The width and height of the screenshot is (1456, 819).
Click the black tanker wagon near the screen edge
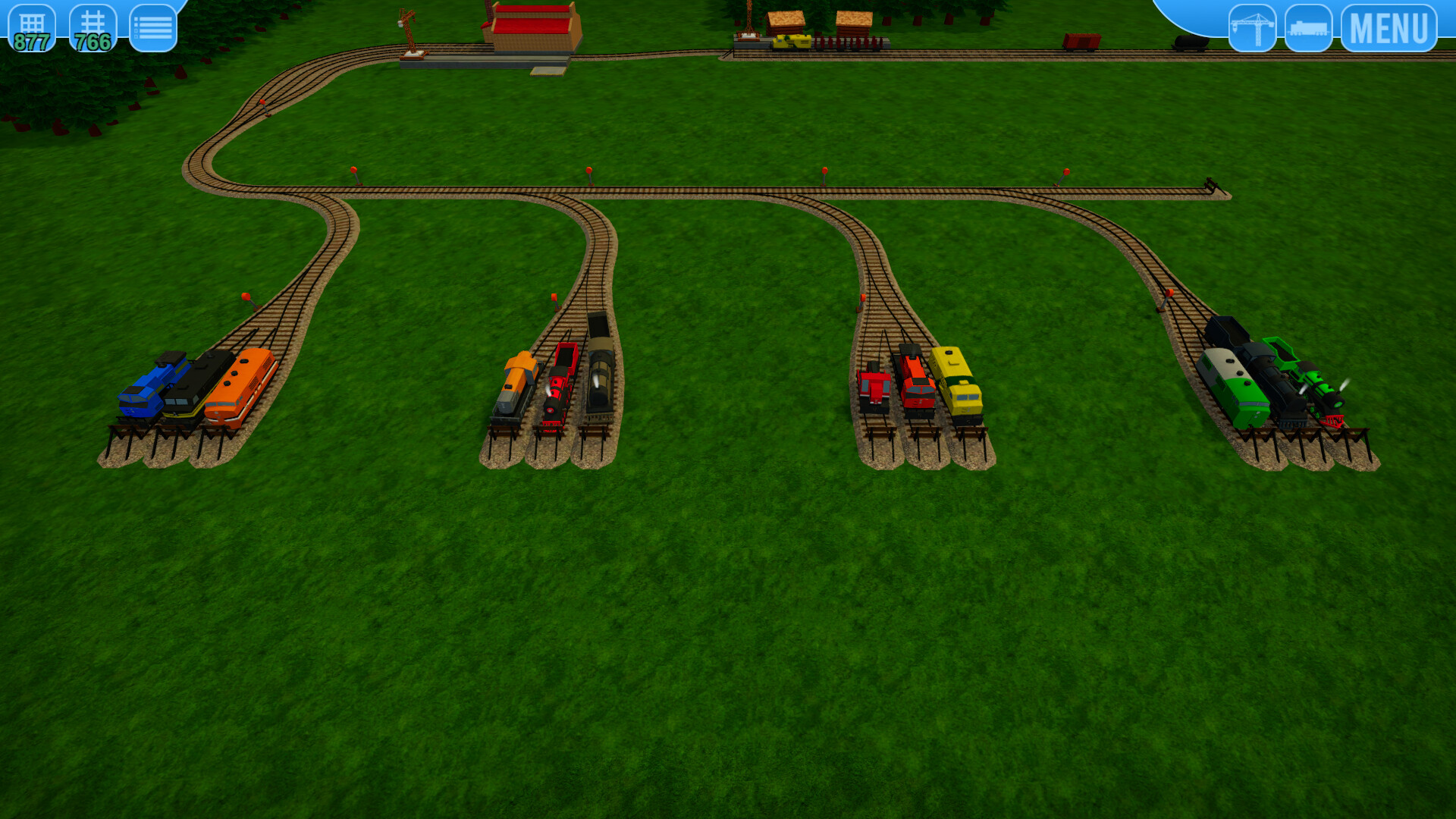[1191, 42]
